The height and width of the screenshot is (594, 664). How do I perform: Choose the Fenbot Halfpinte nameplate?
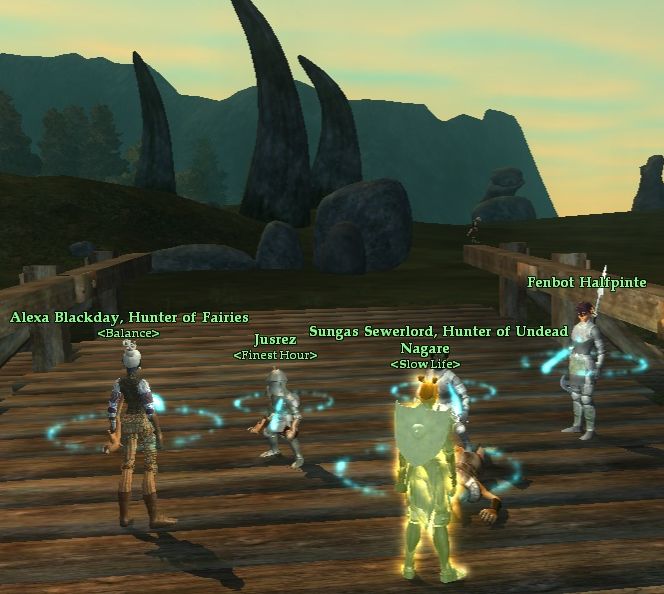[587, 283]
